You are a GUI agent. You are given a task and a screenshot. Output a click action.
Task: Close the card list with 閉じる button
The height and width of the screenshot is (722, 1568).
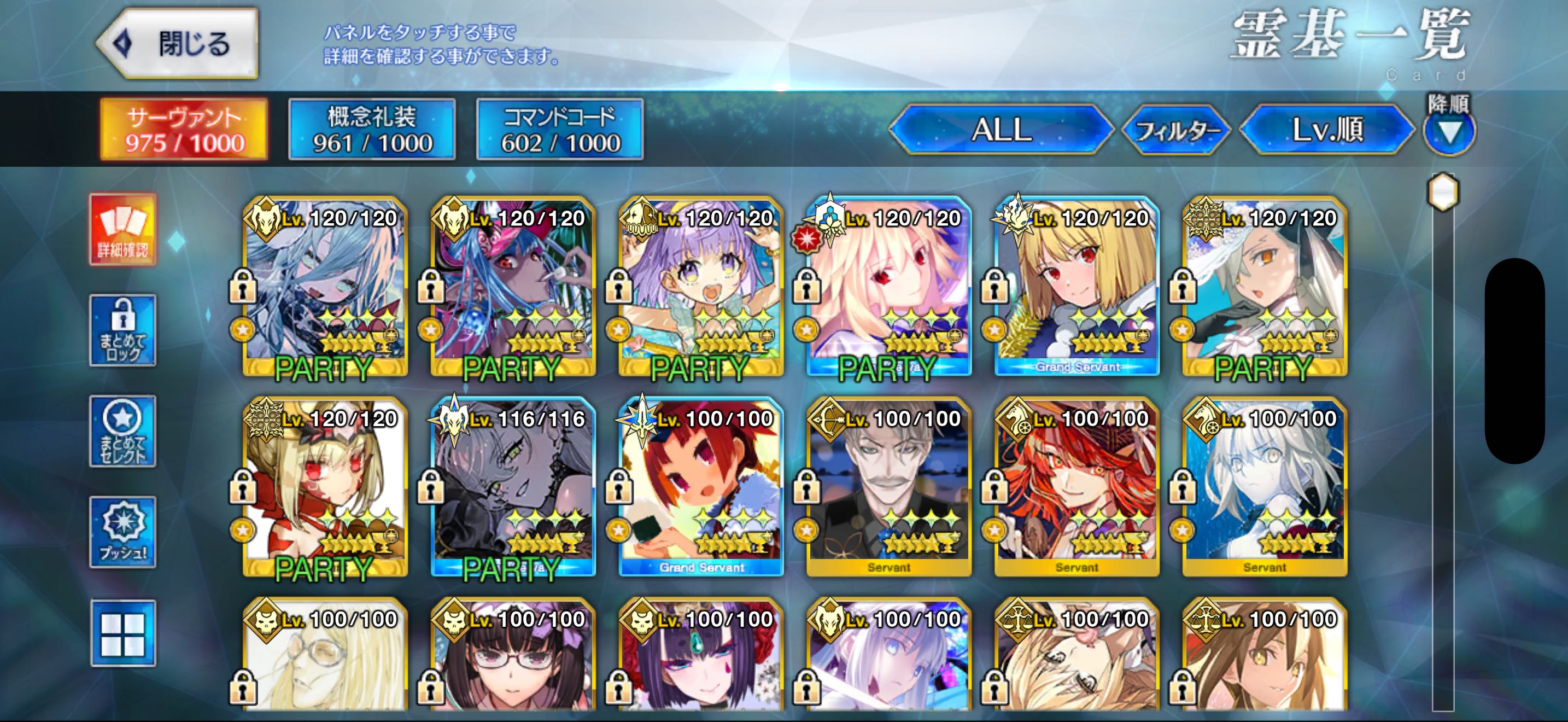(x=178, y=44)
